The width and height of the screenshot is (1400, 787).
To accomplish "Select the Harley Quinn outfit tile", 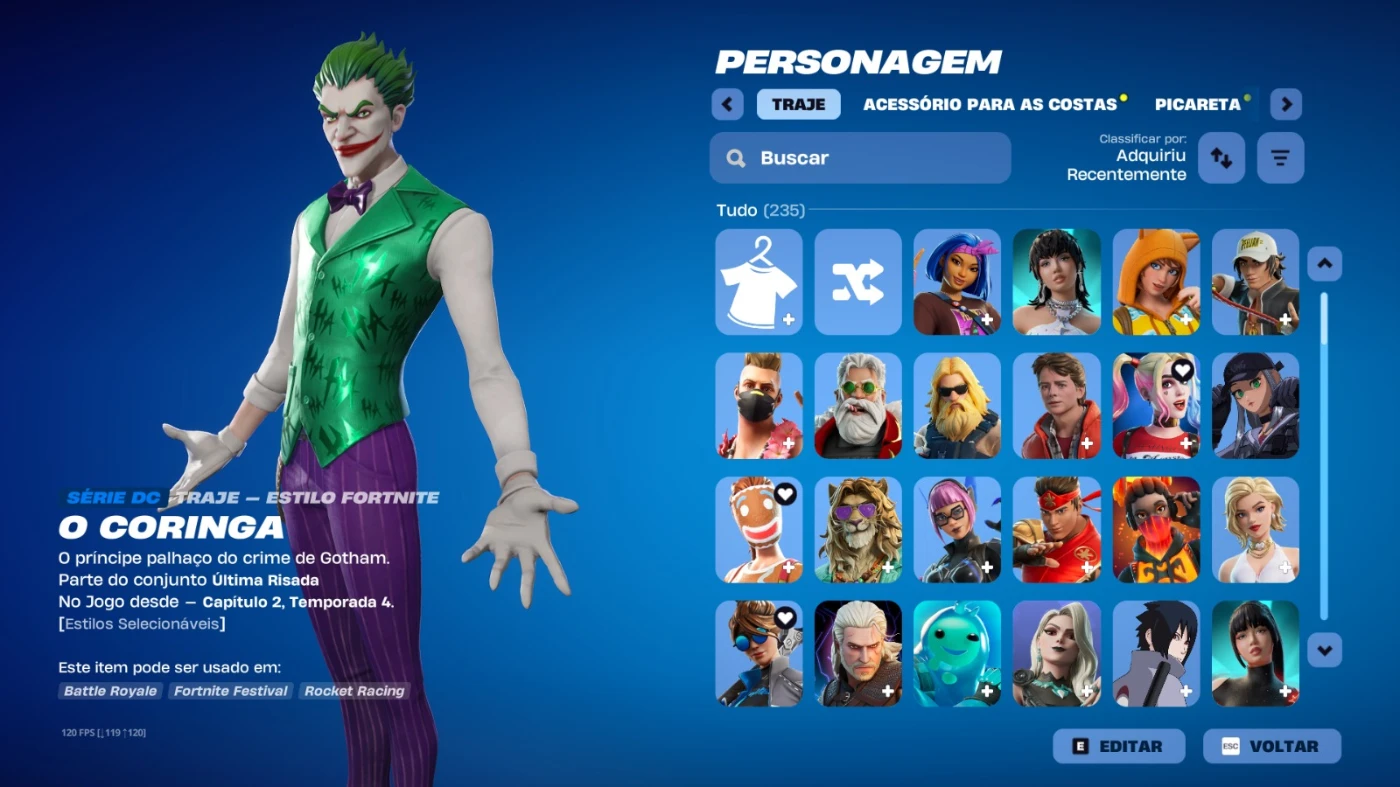I will (1156, 406).
